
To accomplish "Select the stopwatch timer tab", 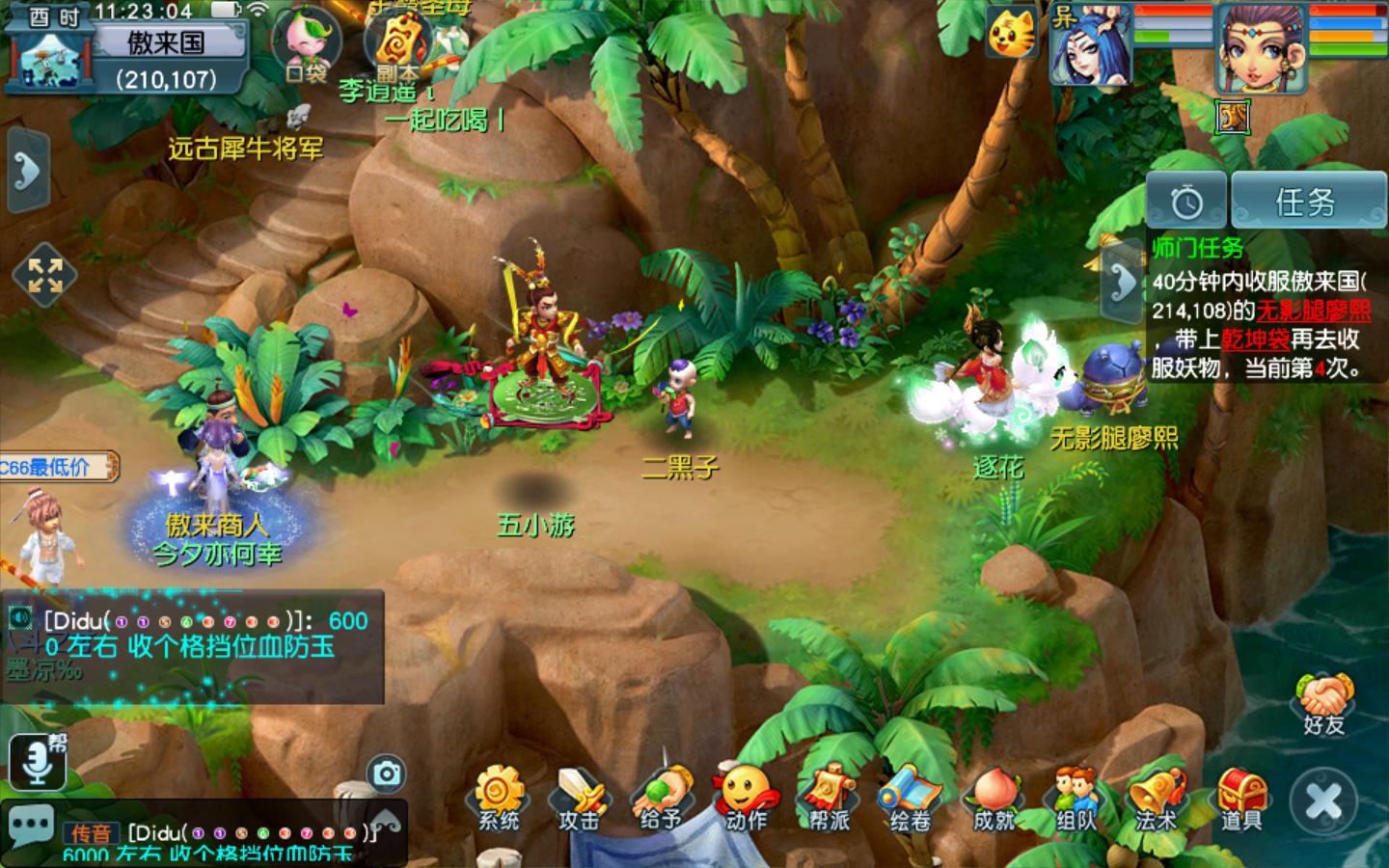I will point(1186,202).
